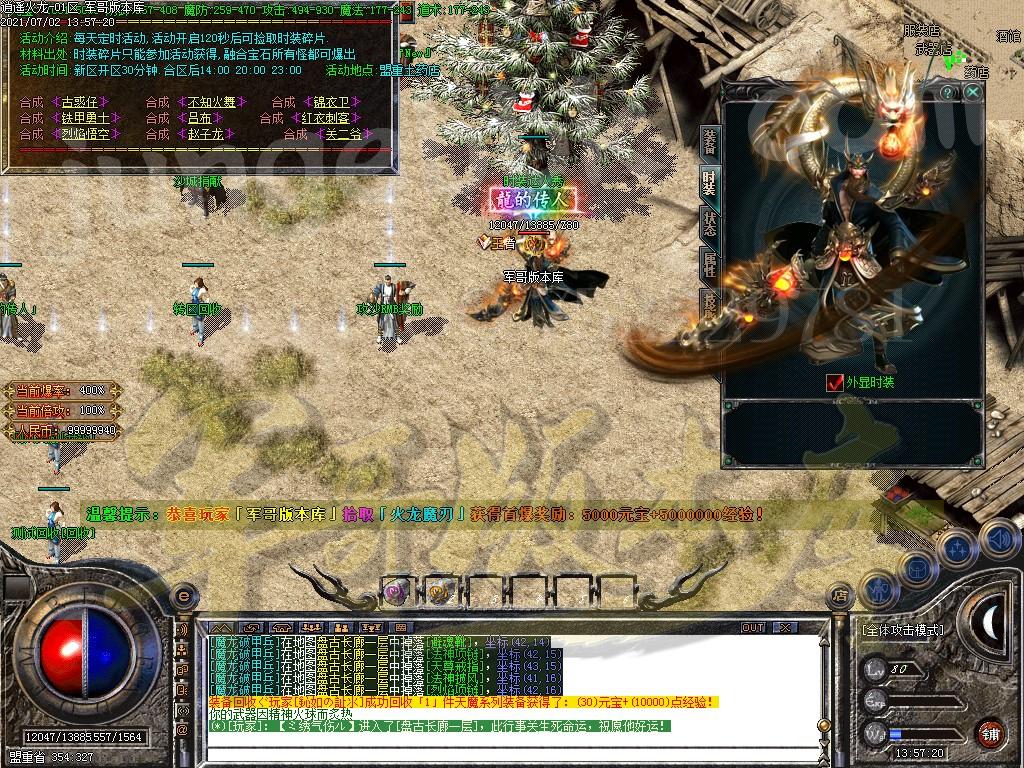Screen dimensions: 1024x768
Task: Choose the 红衣刺客 synthesis link
Action: click(x=324, y=118)
